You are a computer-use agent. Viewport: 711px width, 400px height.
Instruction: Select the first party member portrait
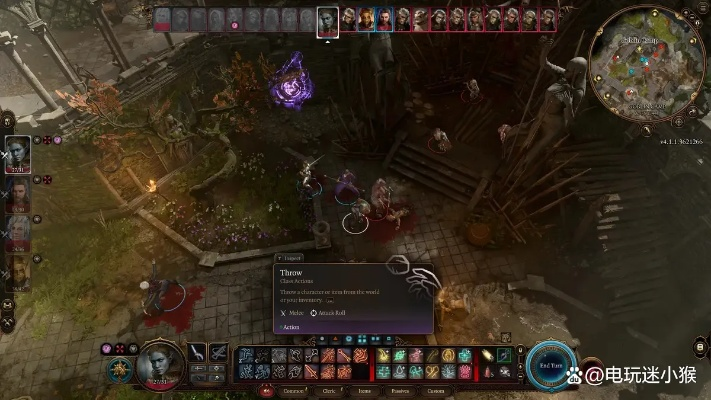[18, 155]
